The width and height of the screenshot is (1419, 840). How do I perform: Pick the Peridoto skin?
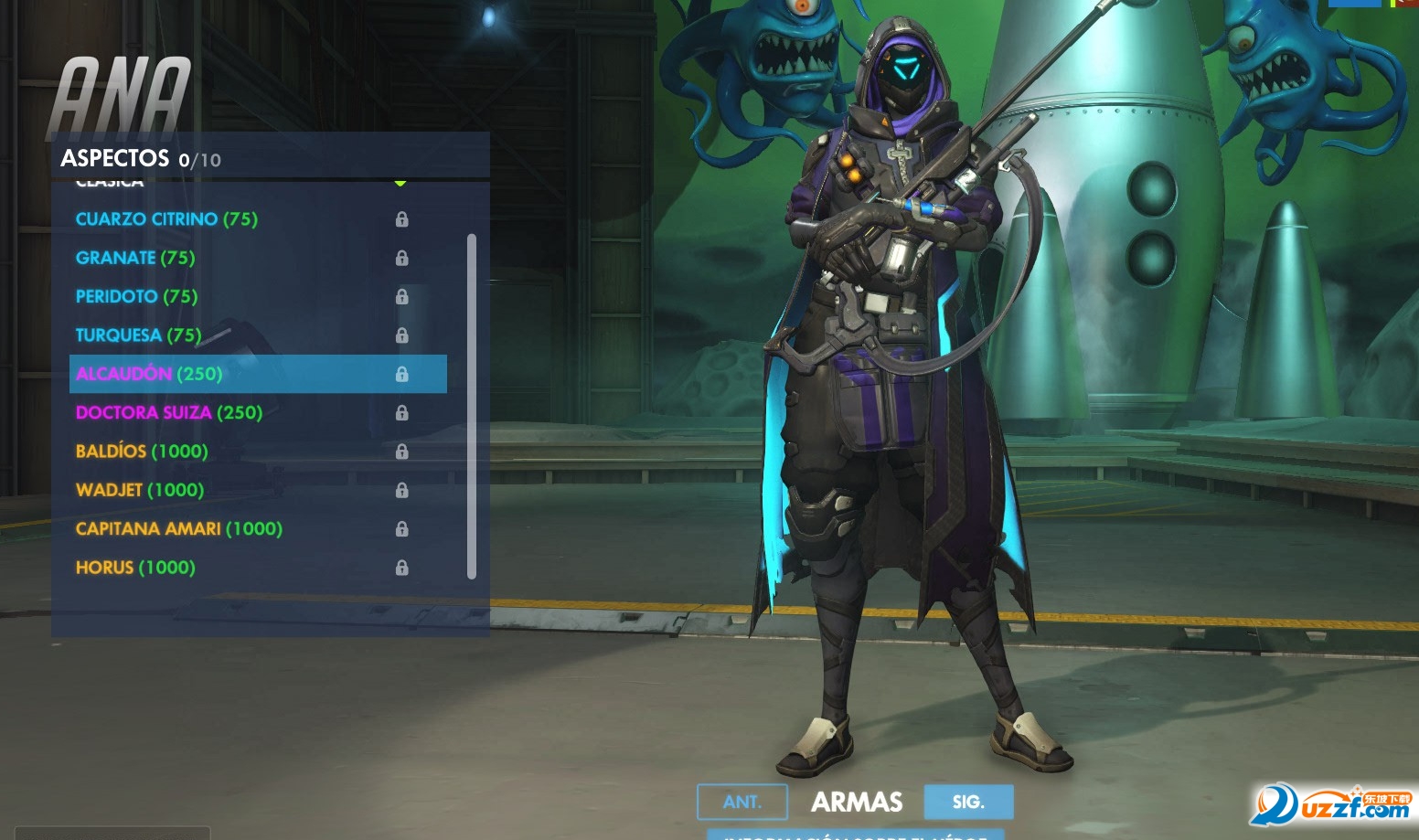pyautogui.click(x=136, y=296)
